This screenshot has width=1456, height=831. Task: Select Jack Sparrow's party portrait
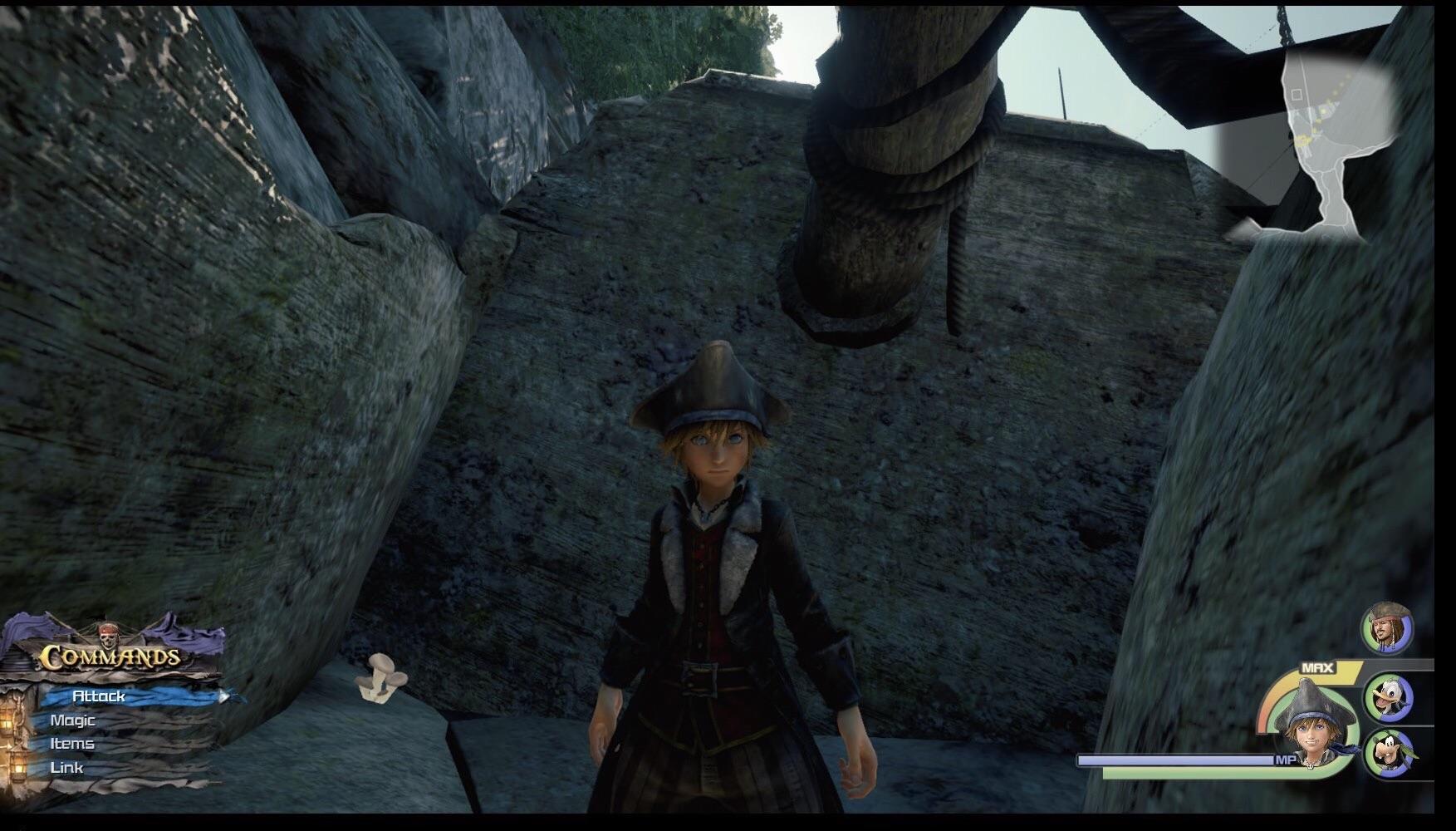(x=1386, y=628)
